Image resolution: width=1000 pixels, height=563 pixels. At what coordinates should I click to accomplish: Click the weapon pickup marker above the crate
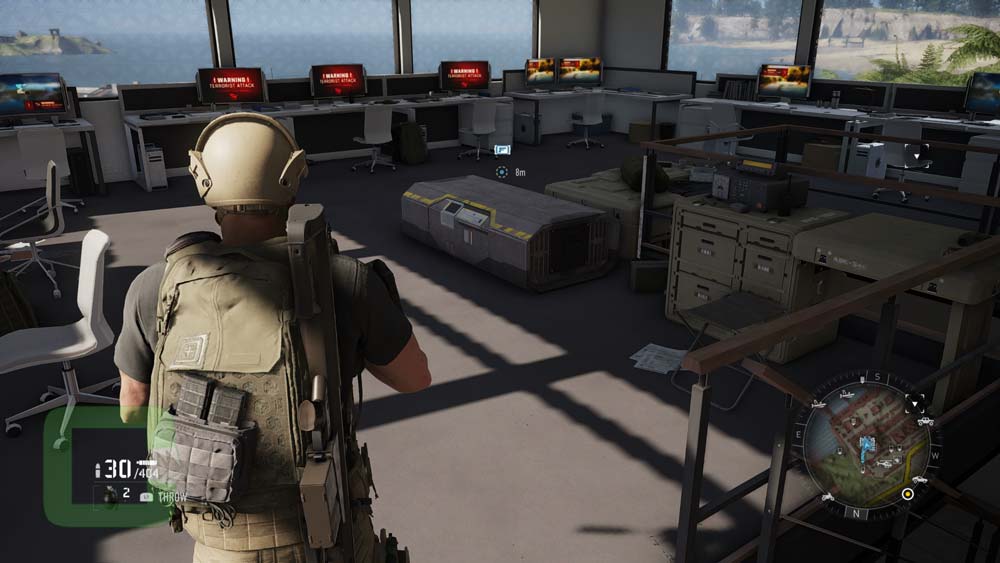pyautogui.click(x=502, y=150)
